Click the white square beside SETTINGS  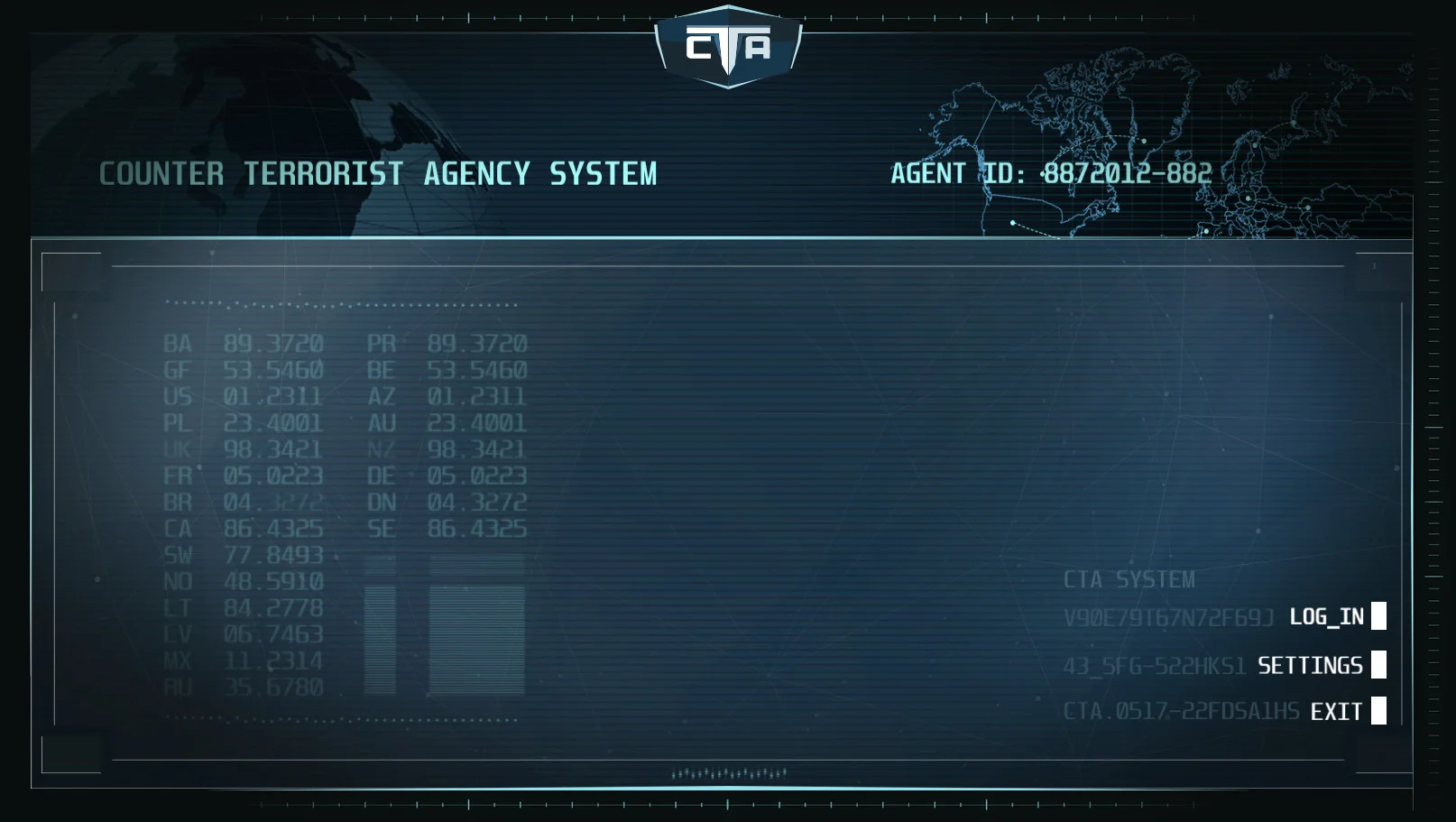(x=1378, y=666)
